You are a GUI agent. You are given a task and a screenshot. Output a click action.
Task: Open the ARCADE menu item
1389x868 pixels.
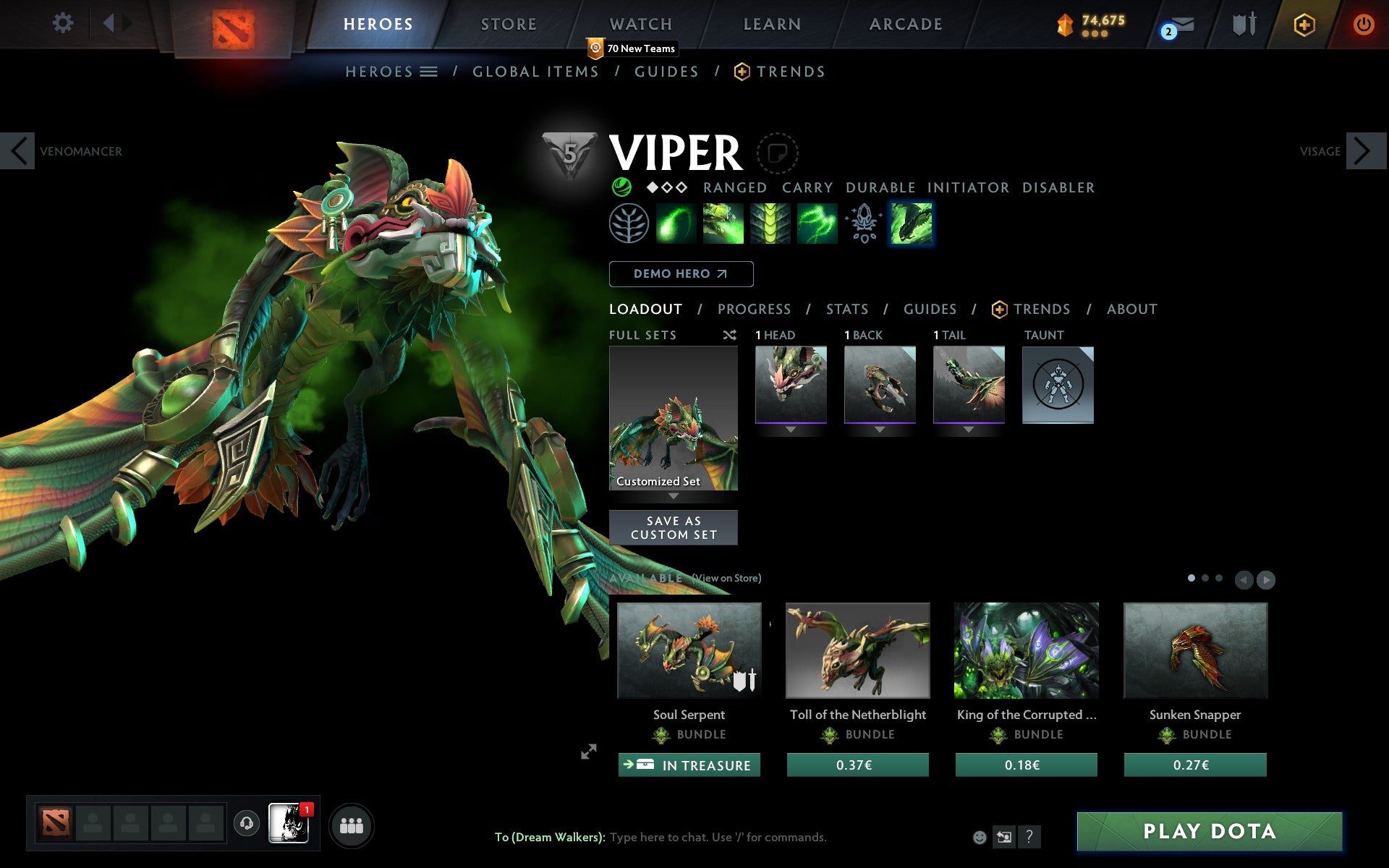pos(905,23)
